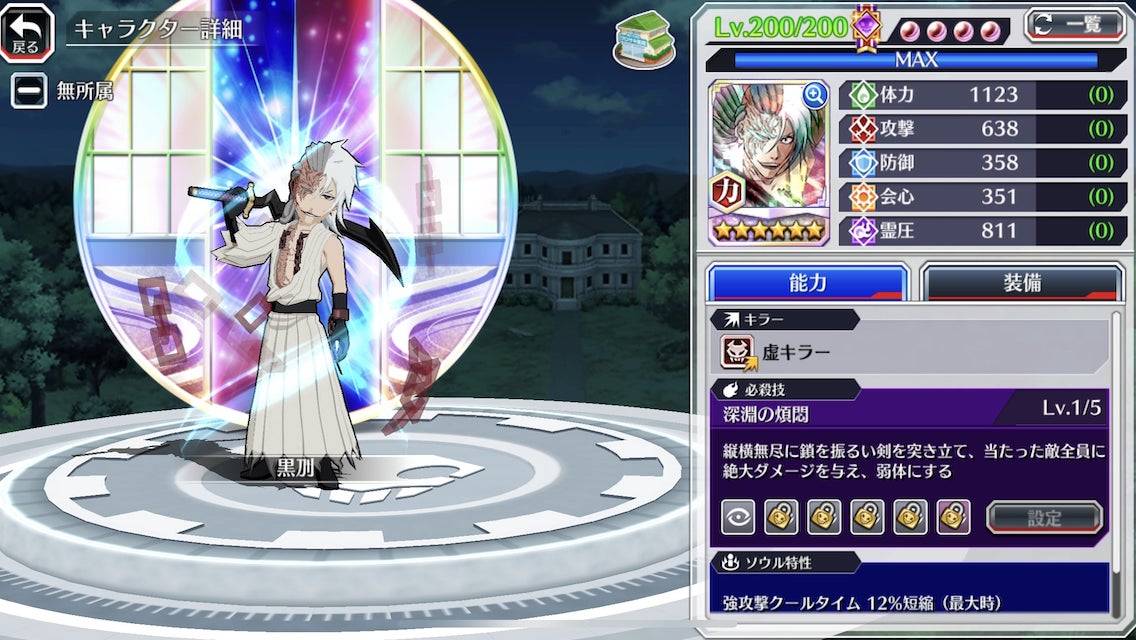Switch to the 装備 tab
This screenshot has width=1136, height=640.
(x=1021, y=283)
